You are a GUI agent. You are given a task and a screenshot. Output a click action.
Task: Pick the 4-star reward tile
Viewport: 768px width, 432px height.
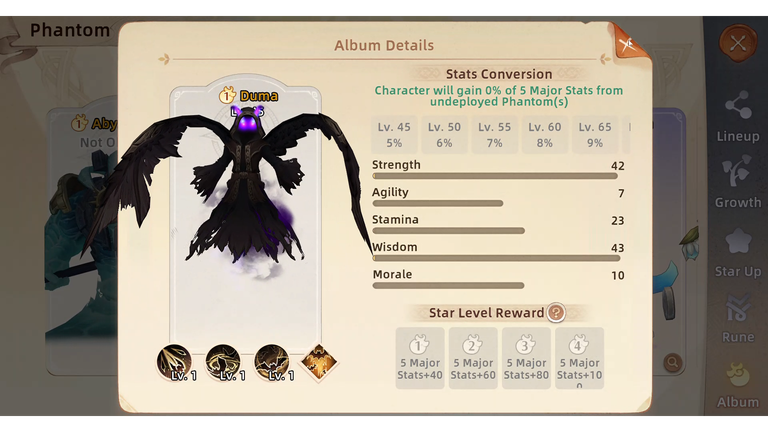coord(580,358)
